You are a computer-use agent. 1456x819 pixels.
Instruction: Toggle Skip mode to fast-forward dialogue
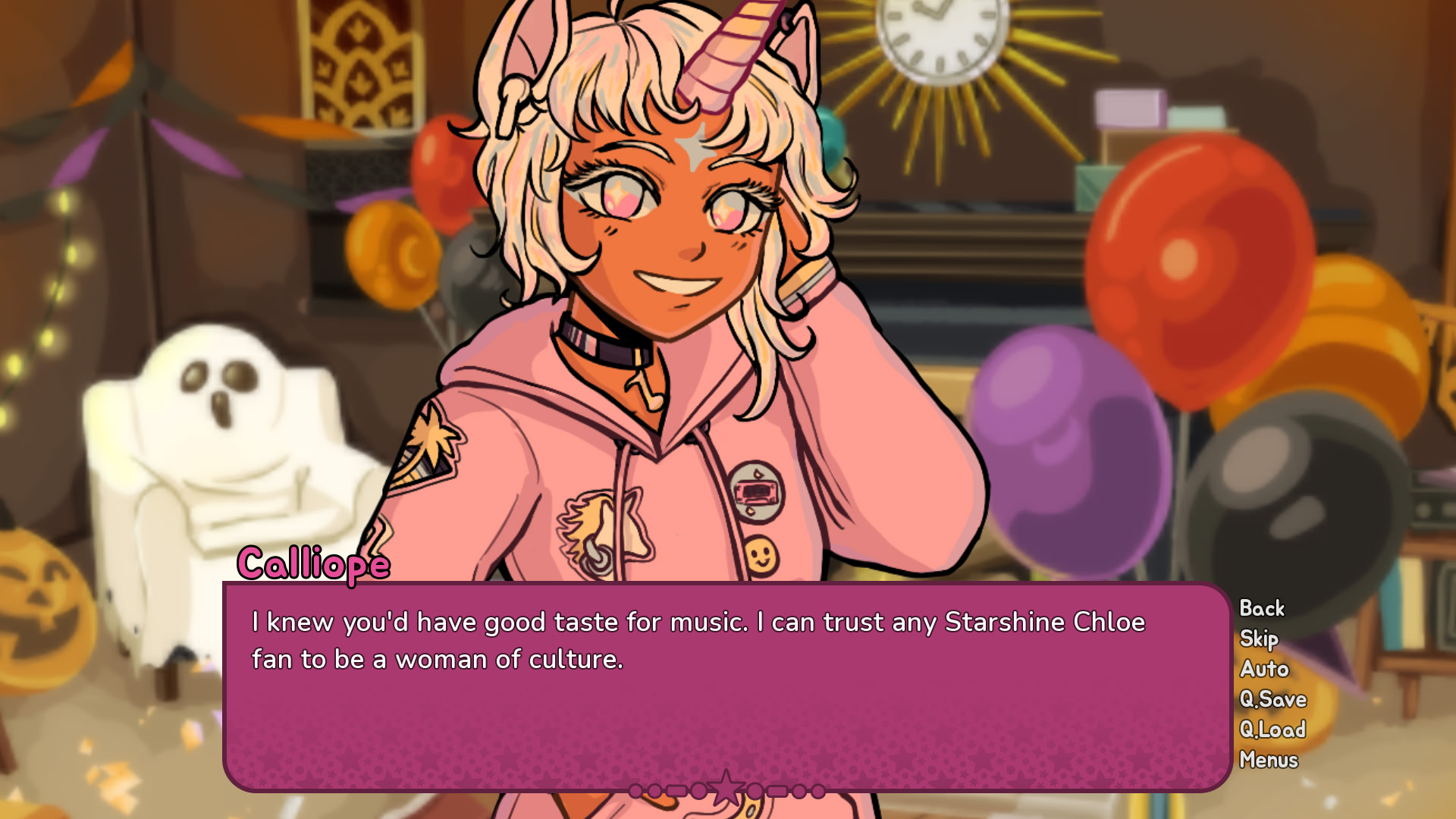tap(1259, 639)
